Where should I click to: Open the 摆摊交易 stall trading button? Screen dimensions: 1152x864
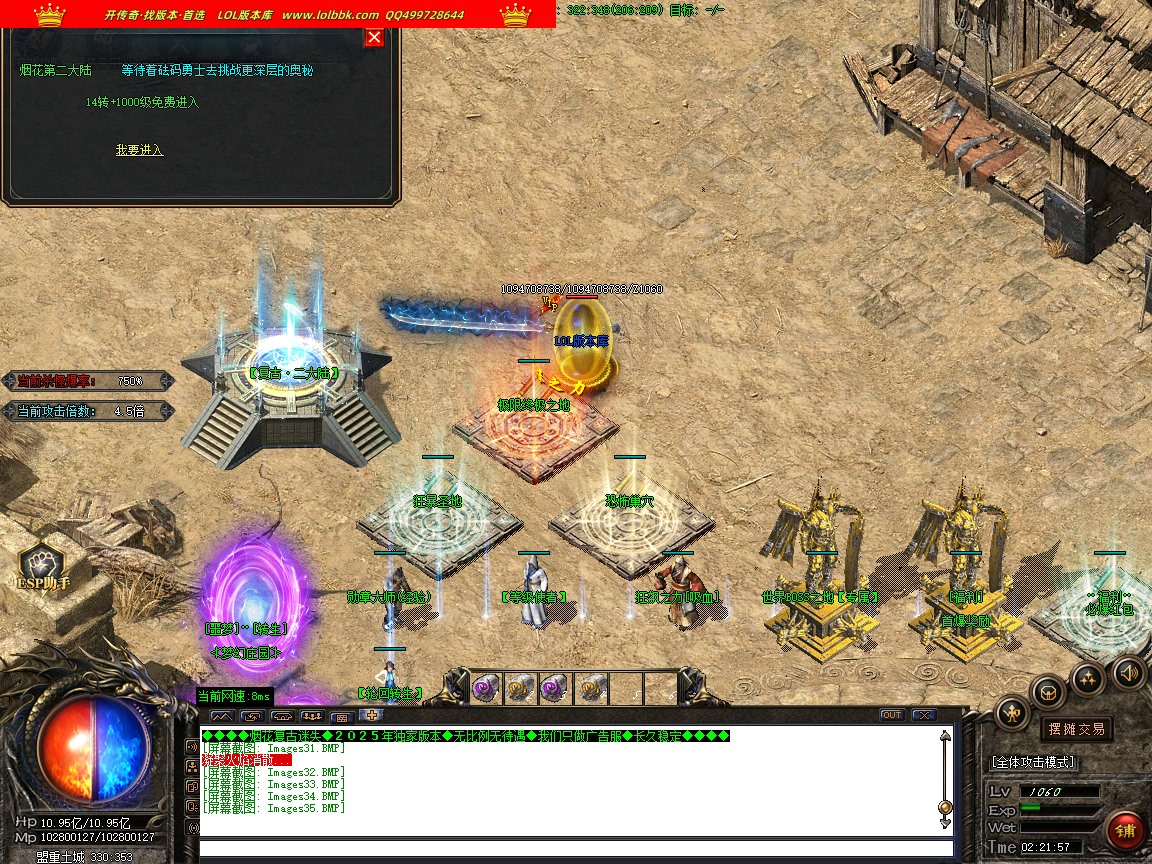[1076, 729]
